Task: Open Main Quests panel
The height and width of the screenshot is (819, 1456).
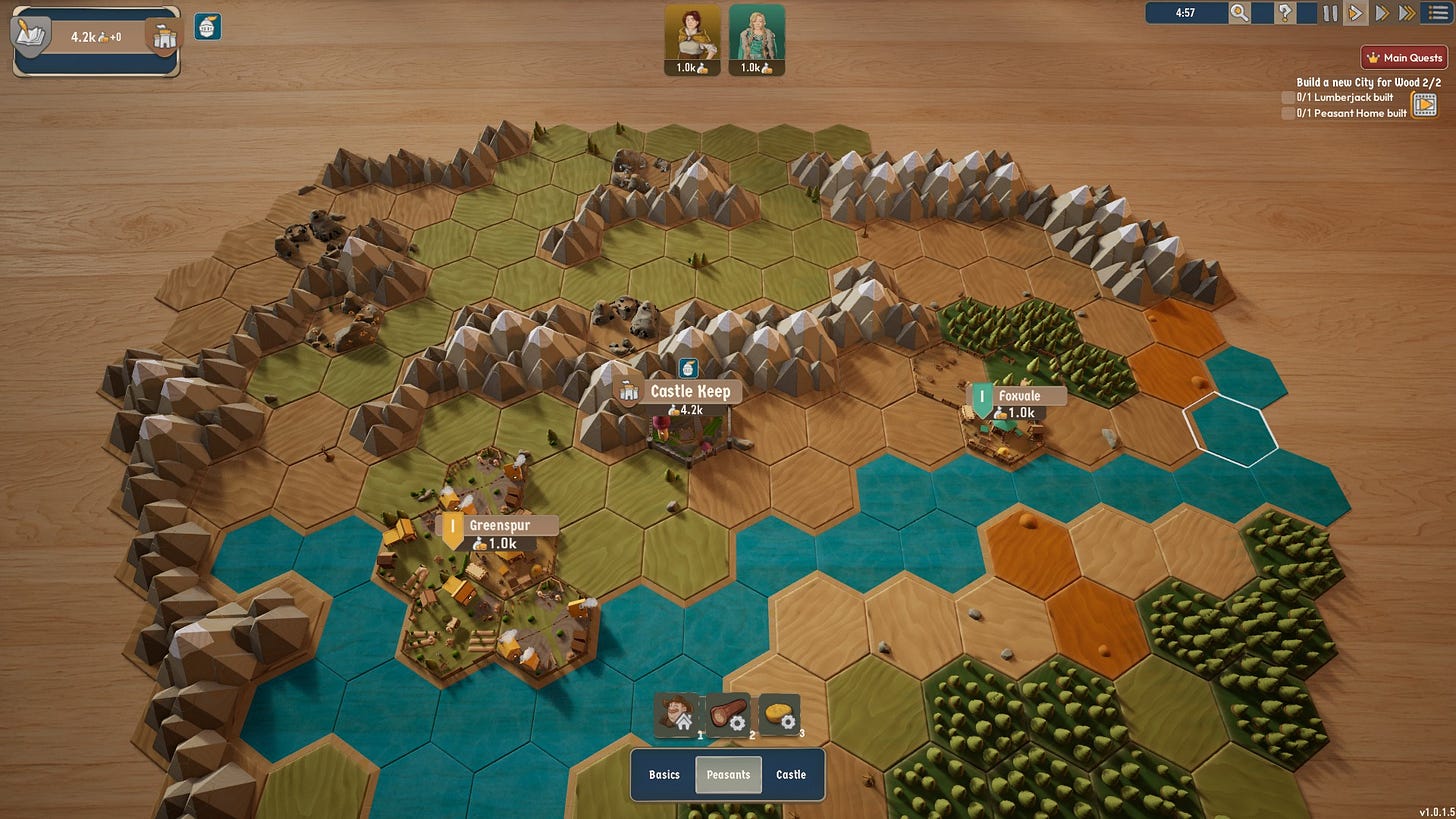Action: pos(1404,58)
